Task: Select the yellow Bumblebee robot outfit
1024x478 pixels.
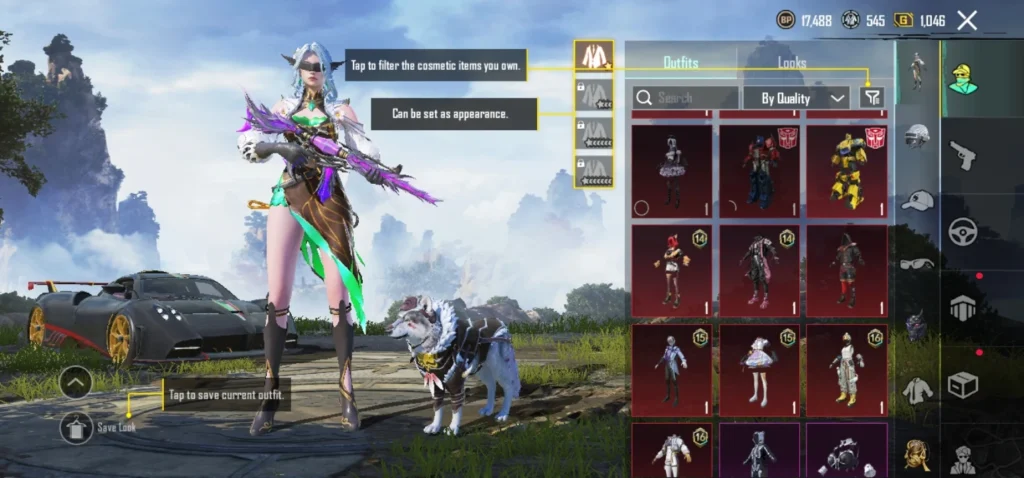Action: 847,171
